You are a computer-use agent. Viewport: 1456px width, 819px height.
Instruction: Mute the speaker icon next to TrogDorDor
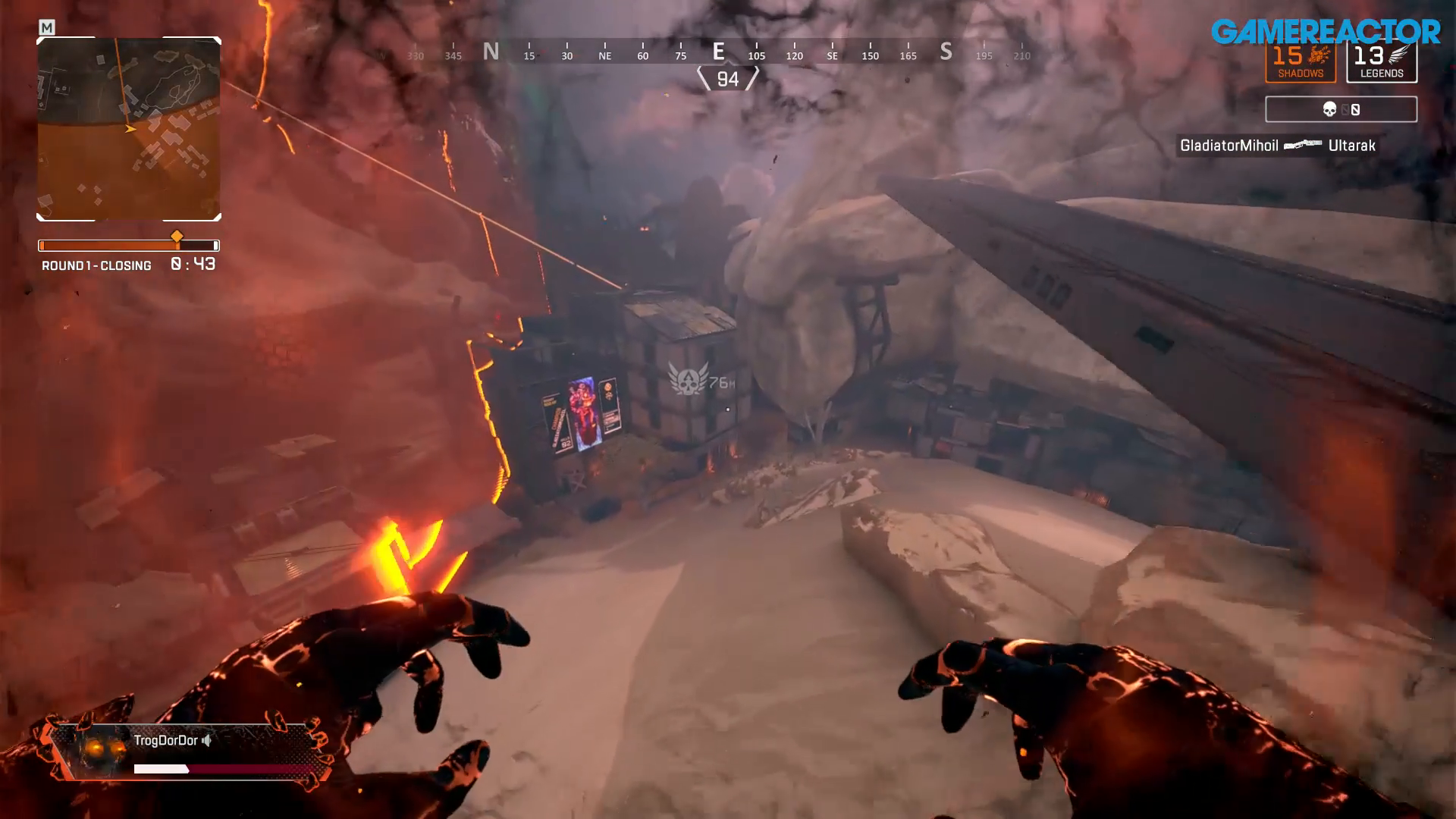click(207, 740)
